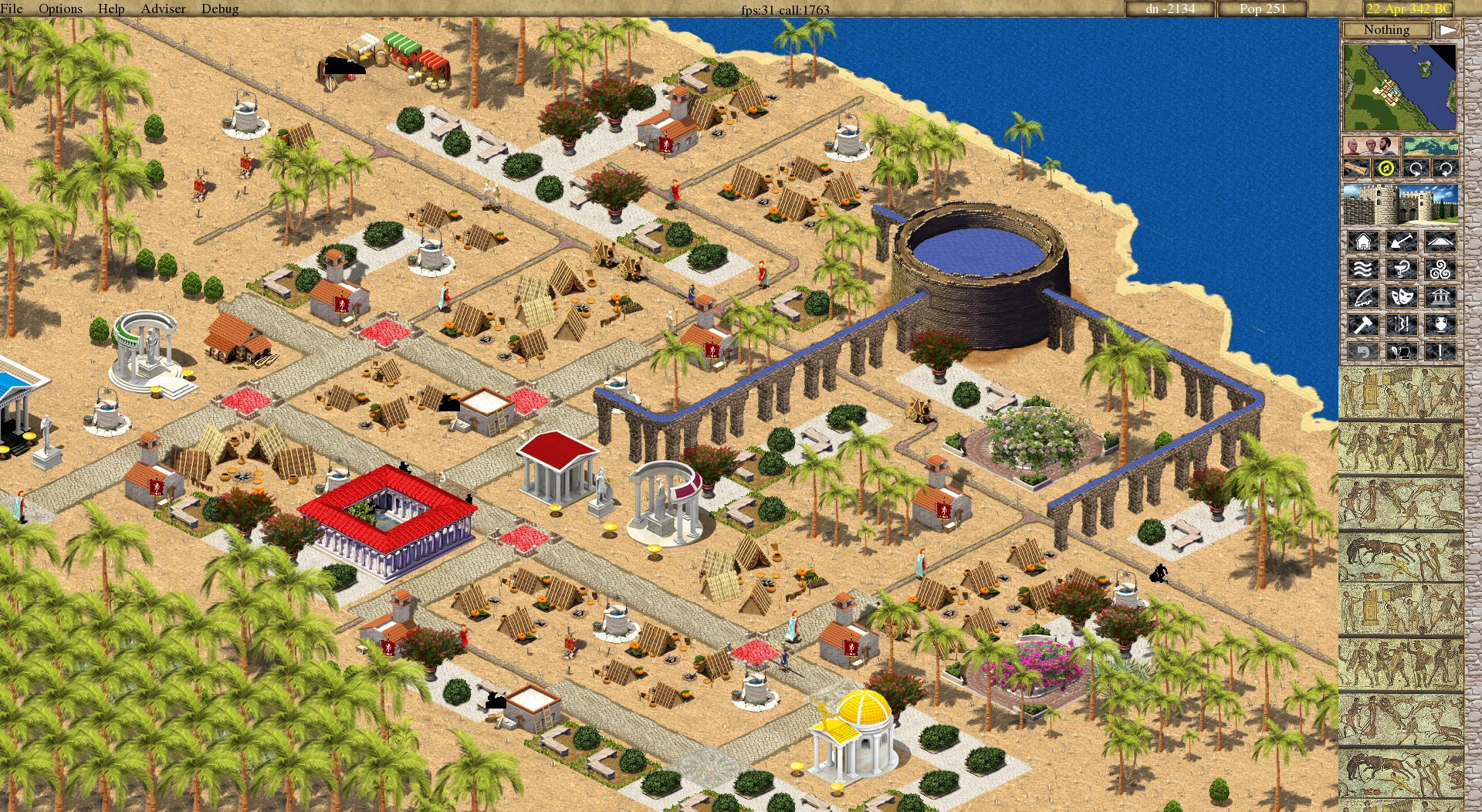Jump to problem with the exclamation icon
Image resolution: width=1482 pixels, height=812 pixels.
pyautogui.click(x=1441, y=351)
